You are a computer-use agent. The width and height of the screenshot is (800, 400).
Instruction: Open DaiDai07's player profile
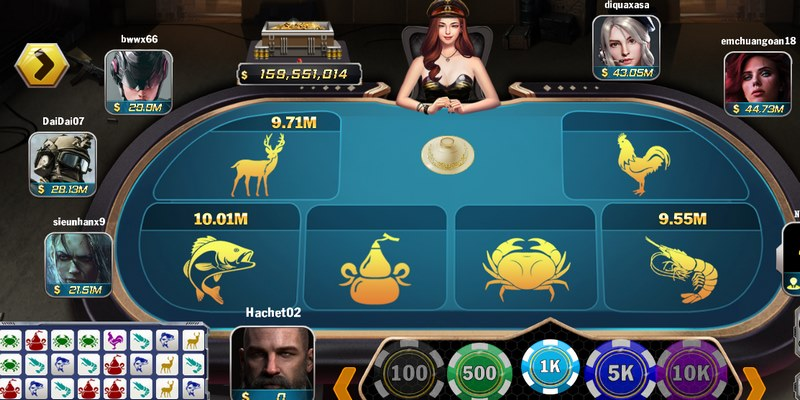[x=63, y=157]
